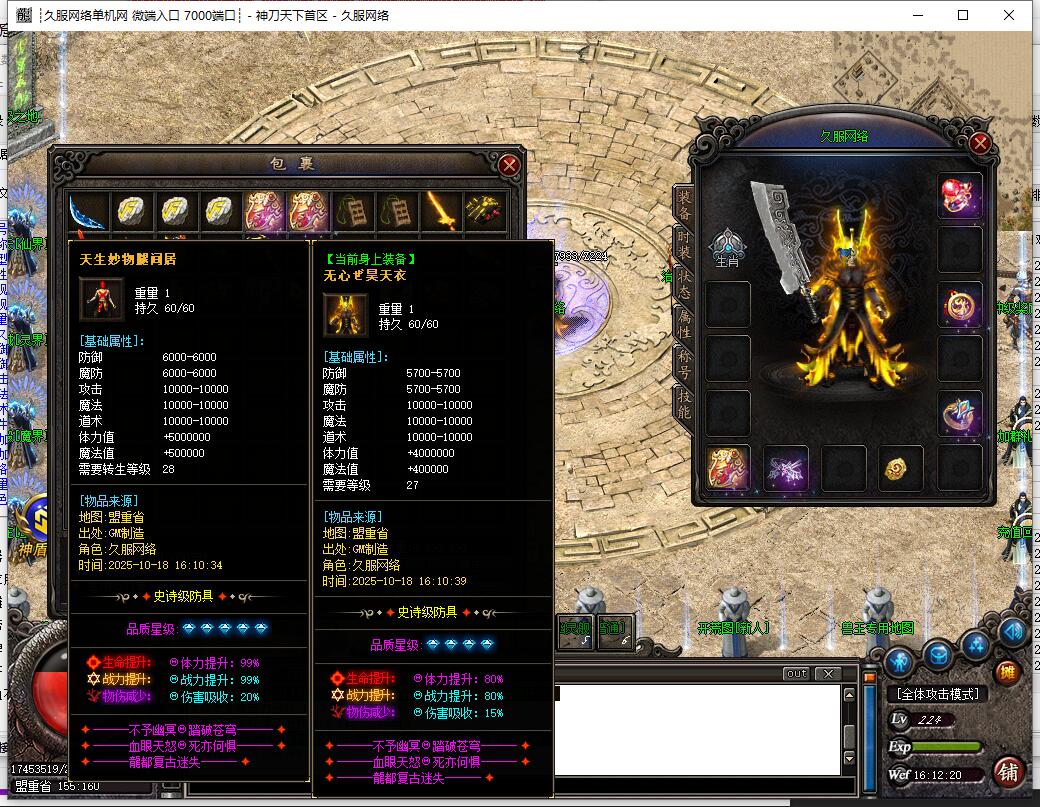Toggle the sound speaker icon
This screenshot has height=807, width=1040.
click(x=1012, y=632)
